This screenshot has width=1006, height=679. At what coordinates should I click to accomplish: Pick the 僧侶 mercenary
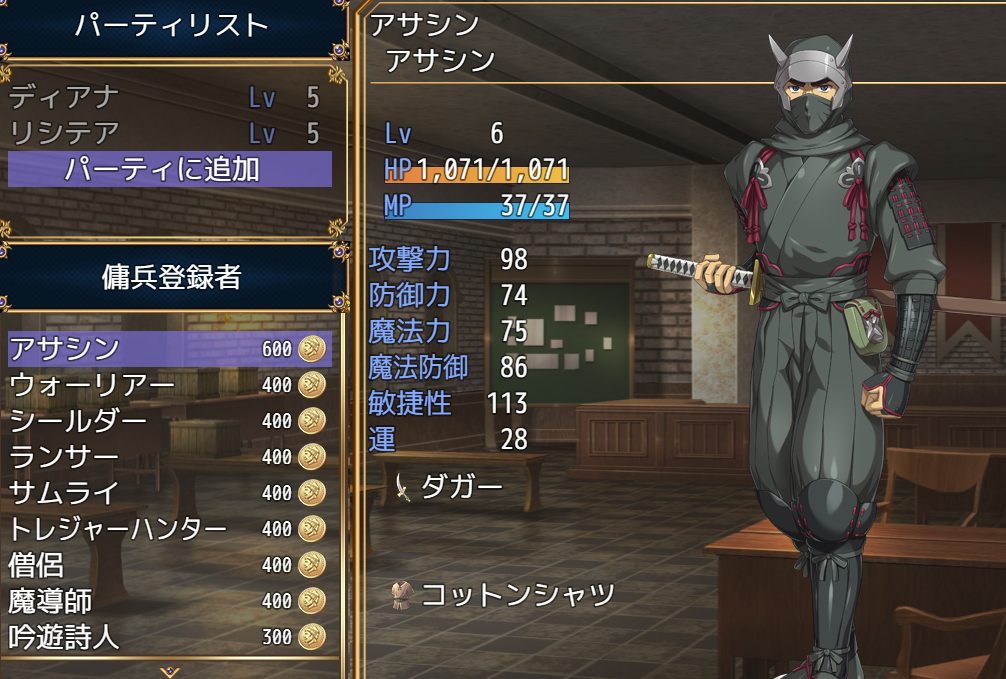(x=169, y=565)
